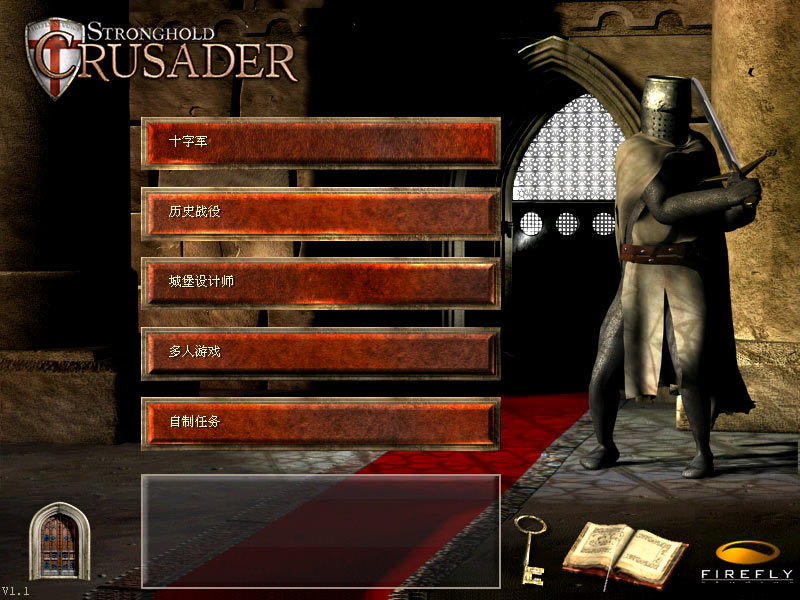800x600 pixels.
Task: Open the 多人游戏 multiplayer menu
Action: pyautogui.click(x=320, y=353)
